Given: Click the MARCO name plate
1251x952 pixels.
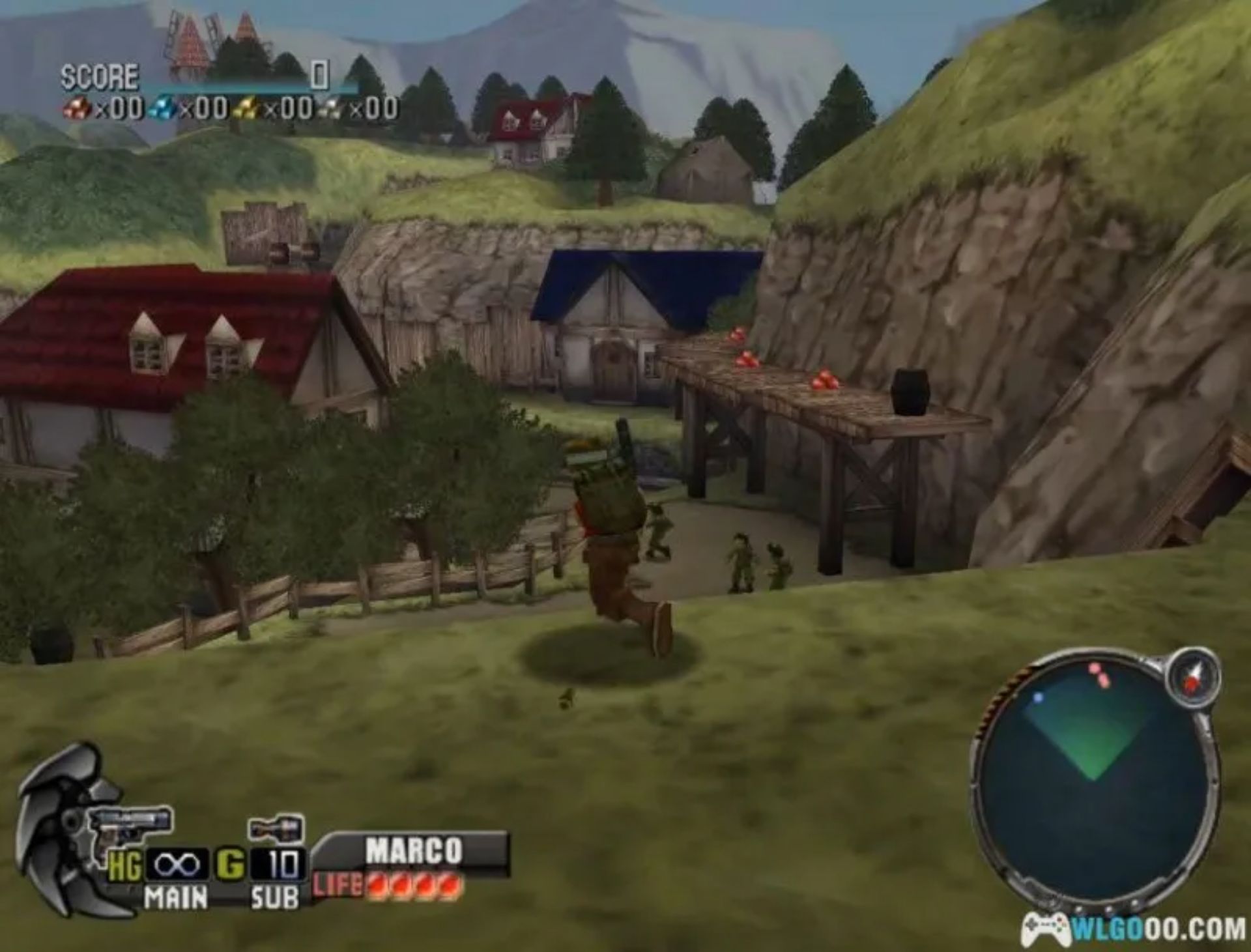Looking at the screenshot, I should 414,847.
